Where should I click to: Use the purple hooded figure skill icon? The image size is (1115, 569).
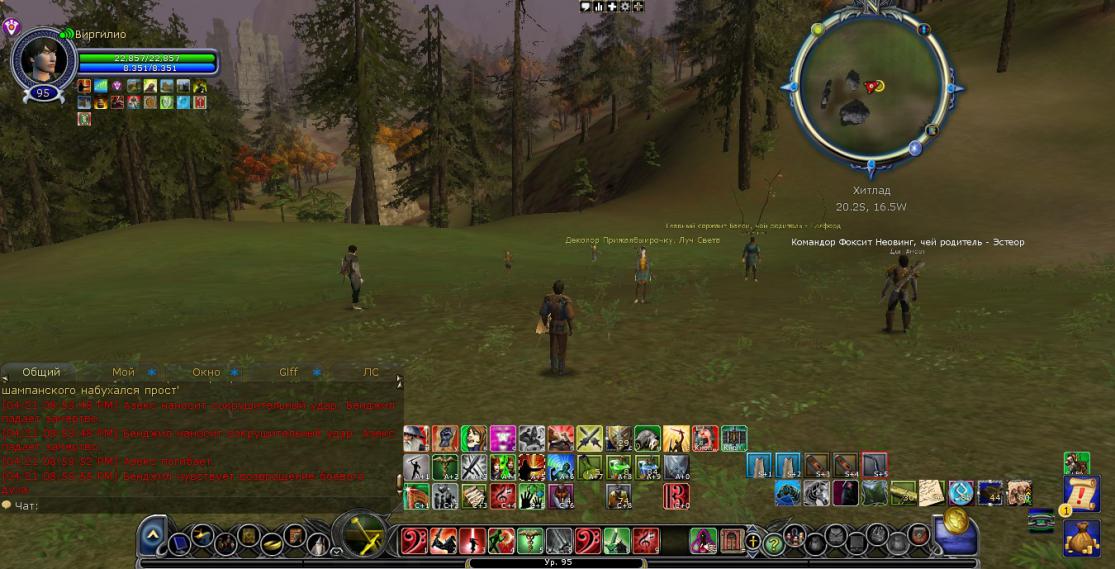702,541
